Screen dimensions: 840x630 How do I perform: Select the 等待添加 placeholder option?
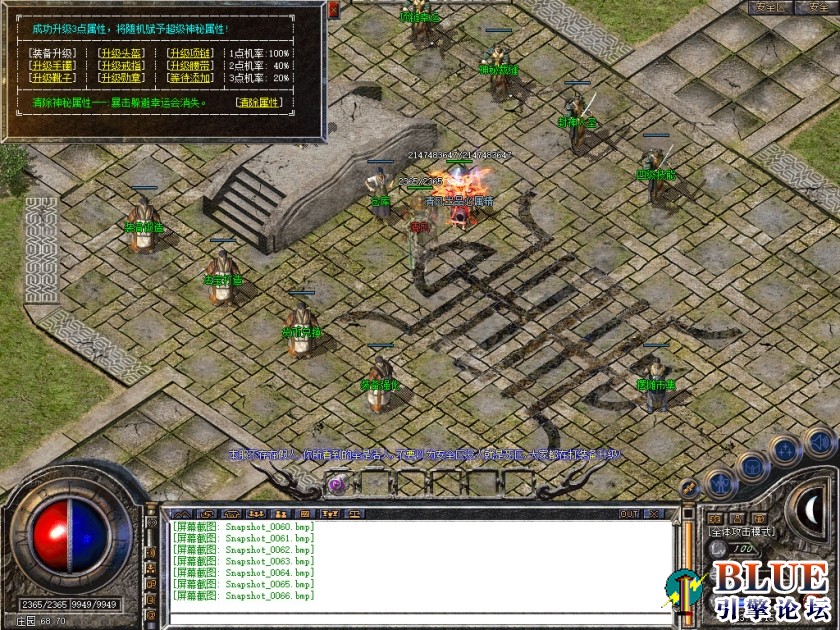click(x=189, y=78)
